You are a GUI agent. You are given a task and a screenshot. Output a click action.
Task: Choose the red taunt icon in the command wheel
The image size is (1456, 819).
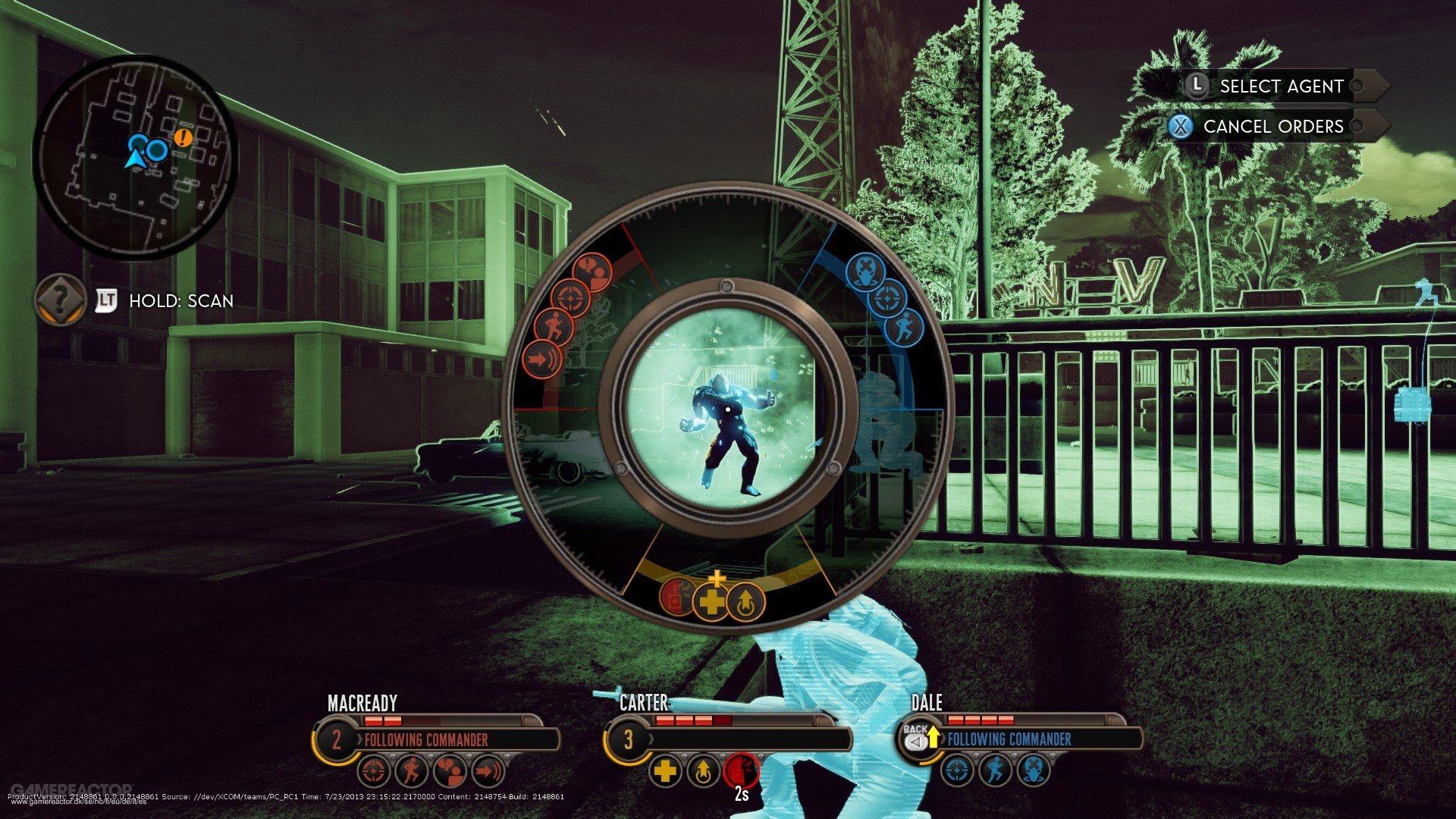click(592, 272)
